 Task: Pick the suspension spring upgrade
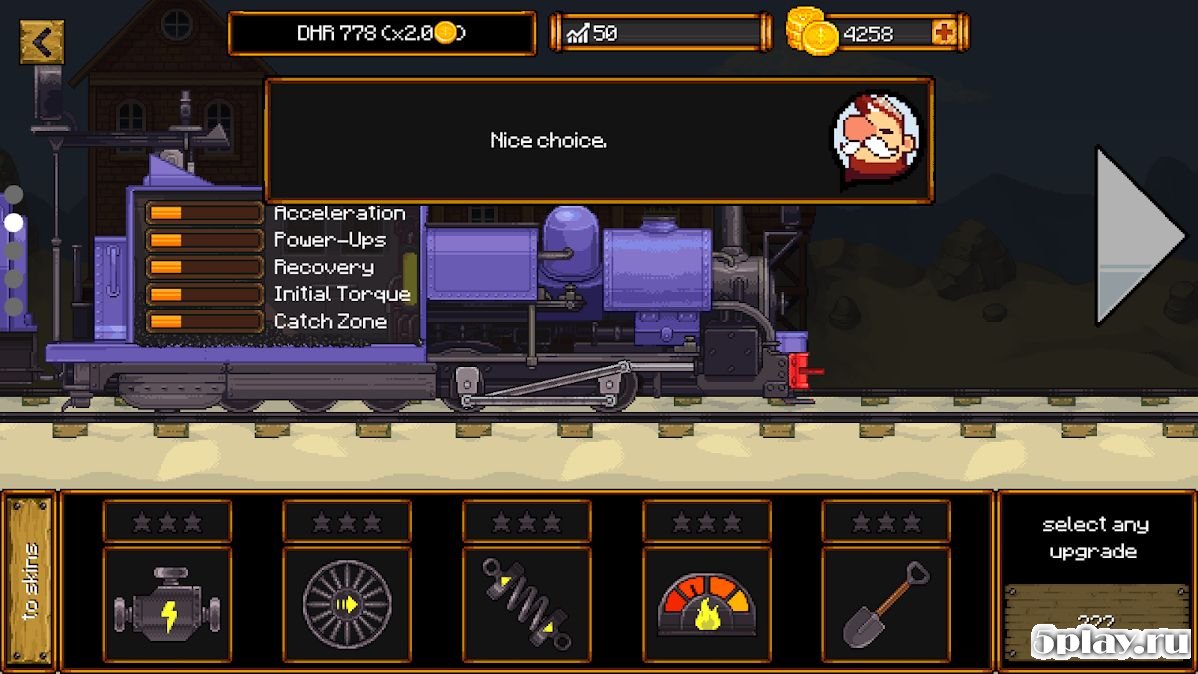[526, 604]
